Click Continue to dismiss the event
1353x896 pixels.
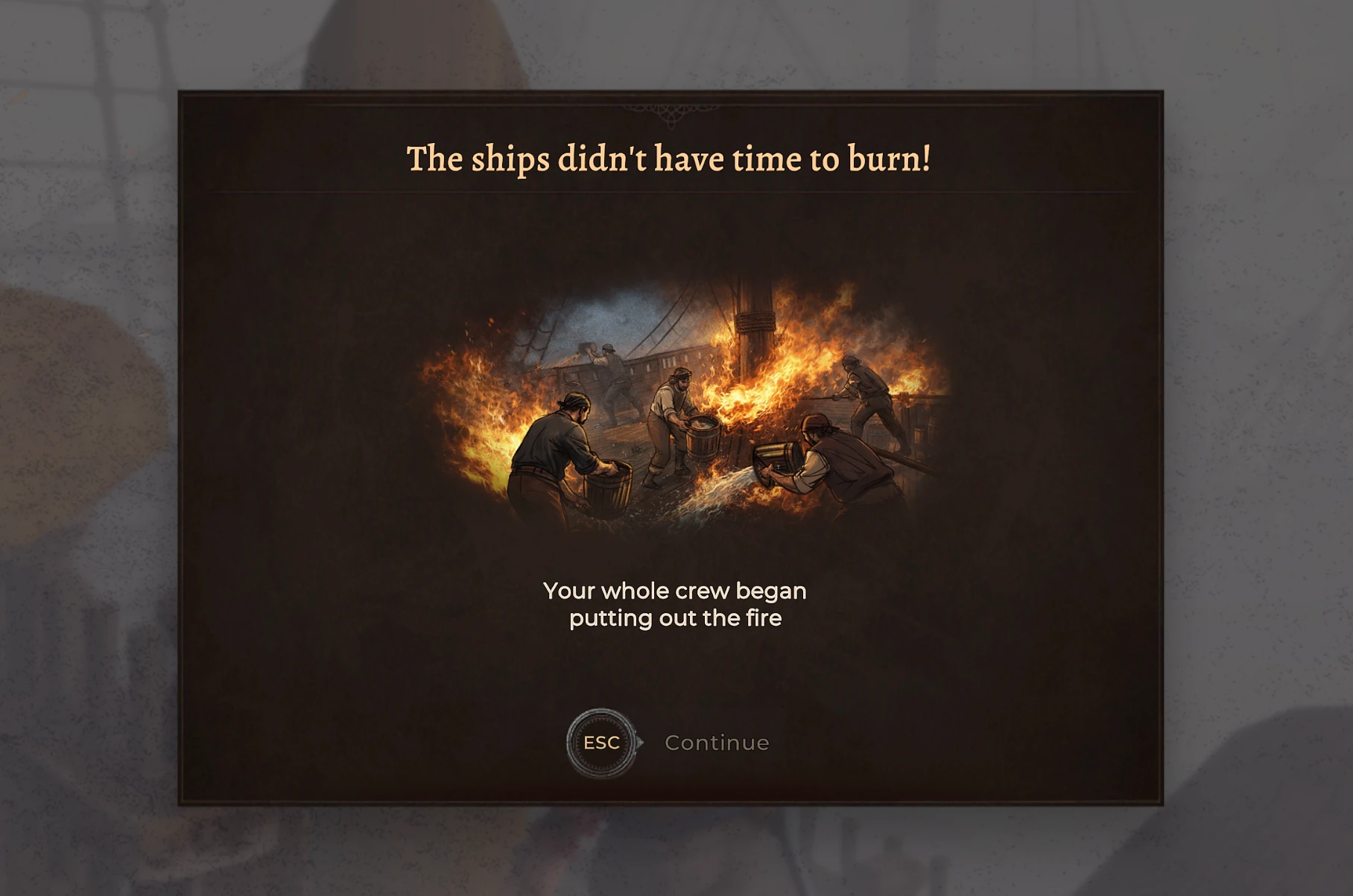716,742
